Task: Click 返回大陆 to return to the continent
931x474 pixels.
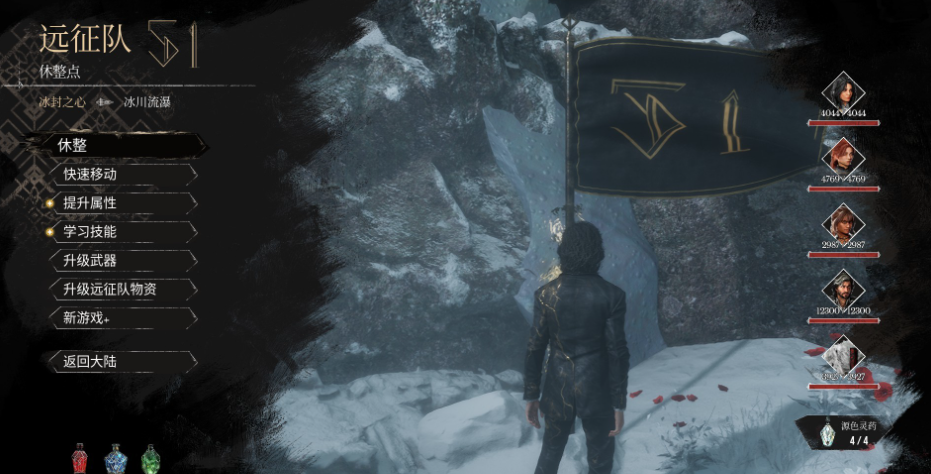Action: pos(120,362)
